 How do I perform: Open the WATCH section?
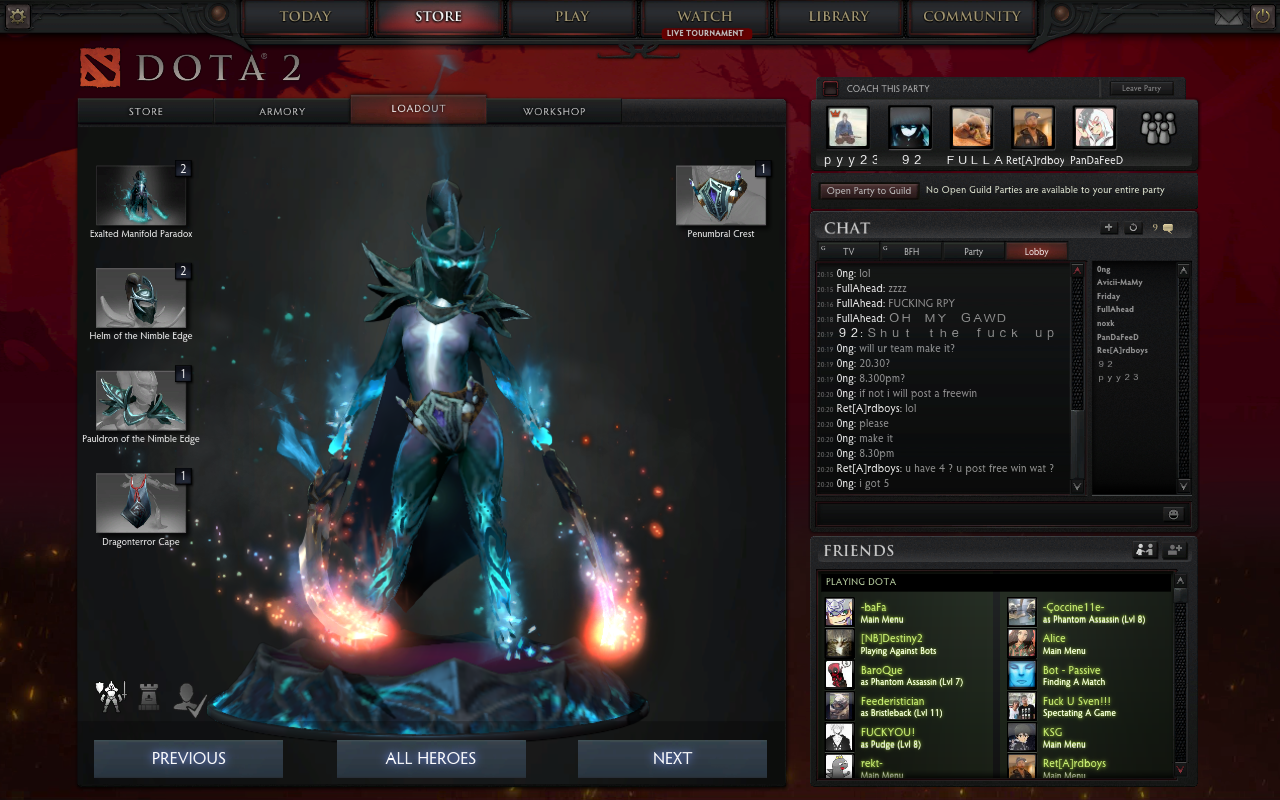point(705,17)
